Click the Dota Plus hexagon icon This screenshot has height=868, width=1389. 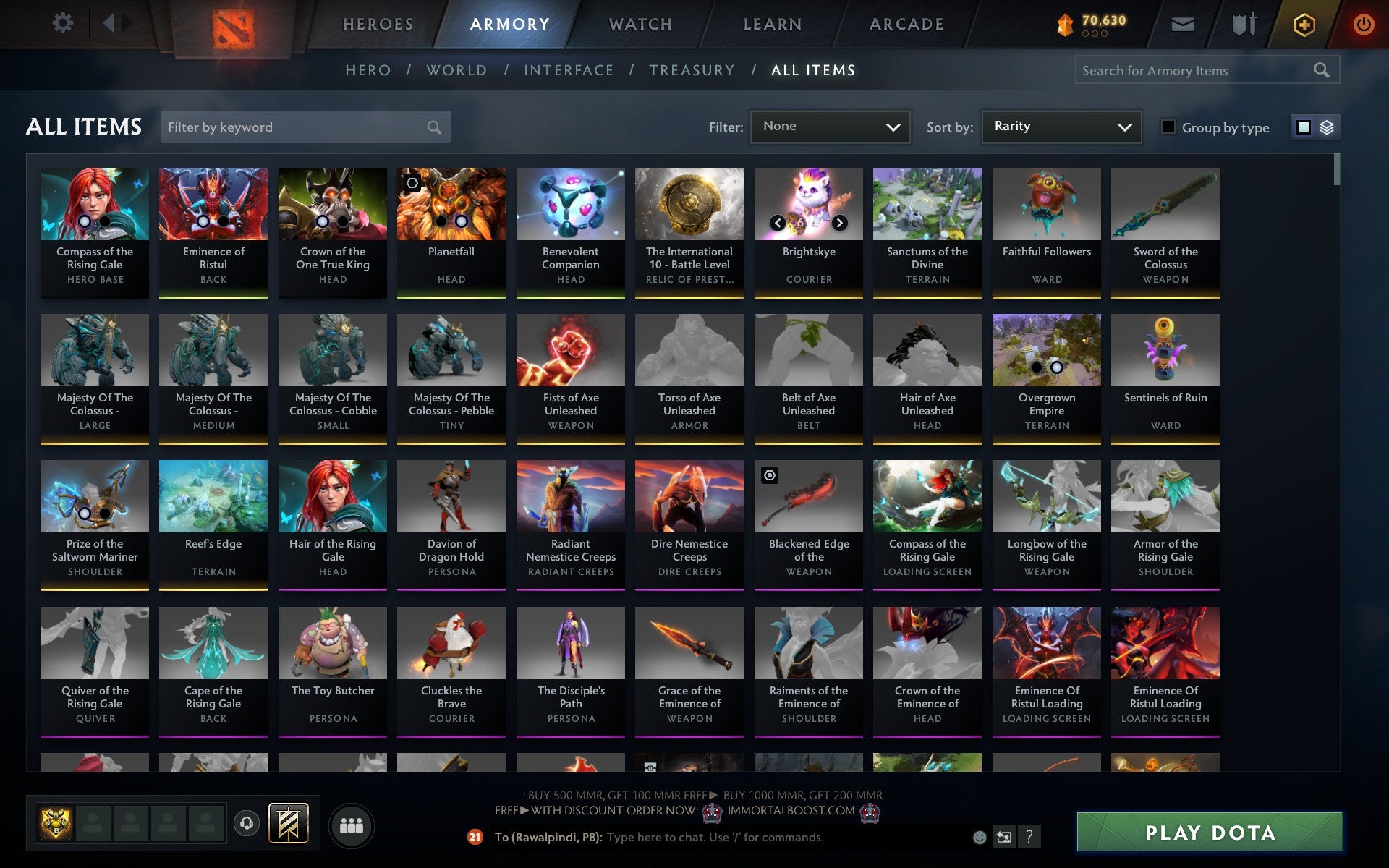pos(1304,24)
